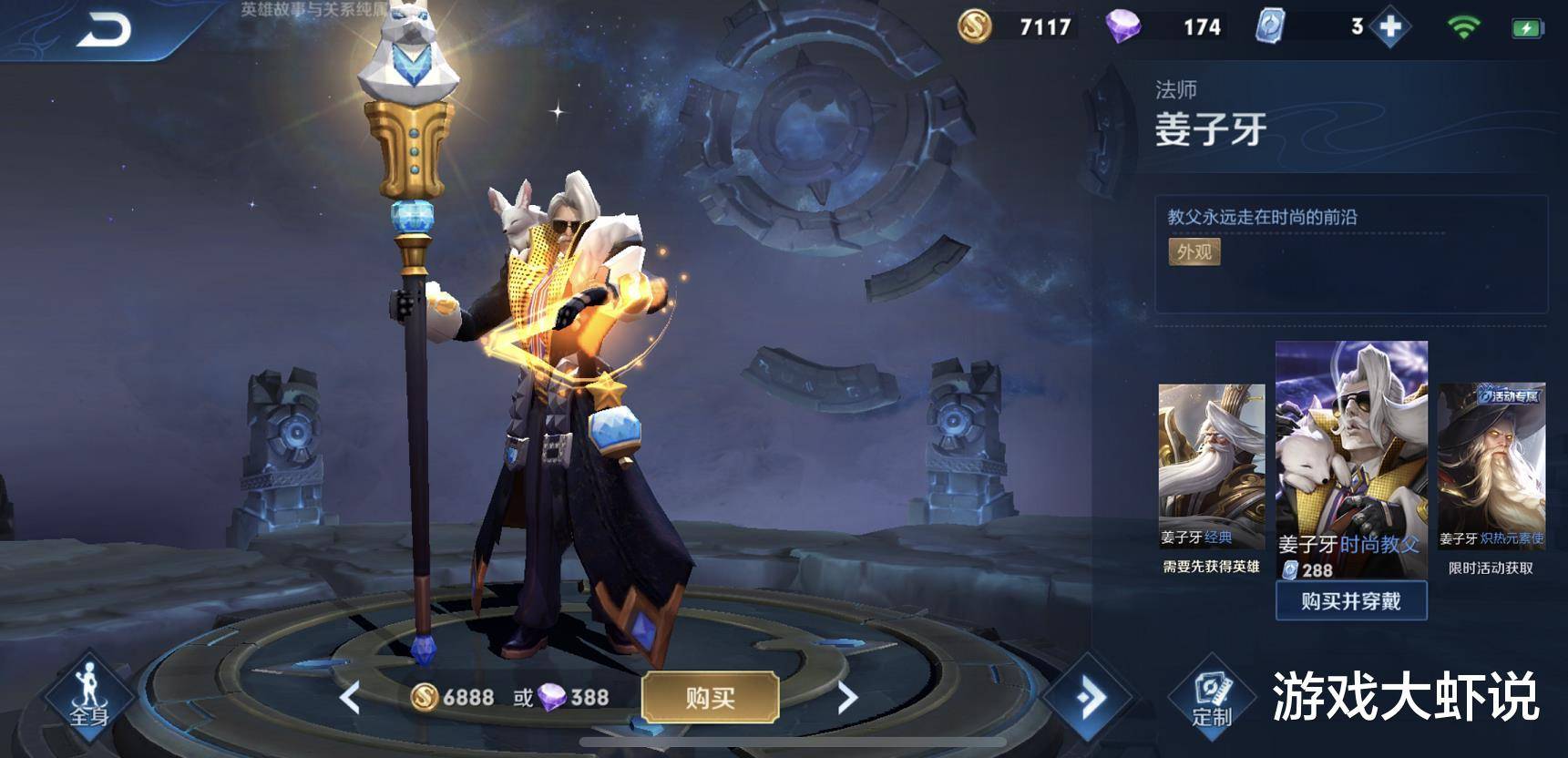
Task: Click the gold 购买 purchase button
Action: pos(710,698)
